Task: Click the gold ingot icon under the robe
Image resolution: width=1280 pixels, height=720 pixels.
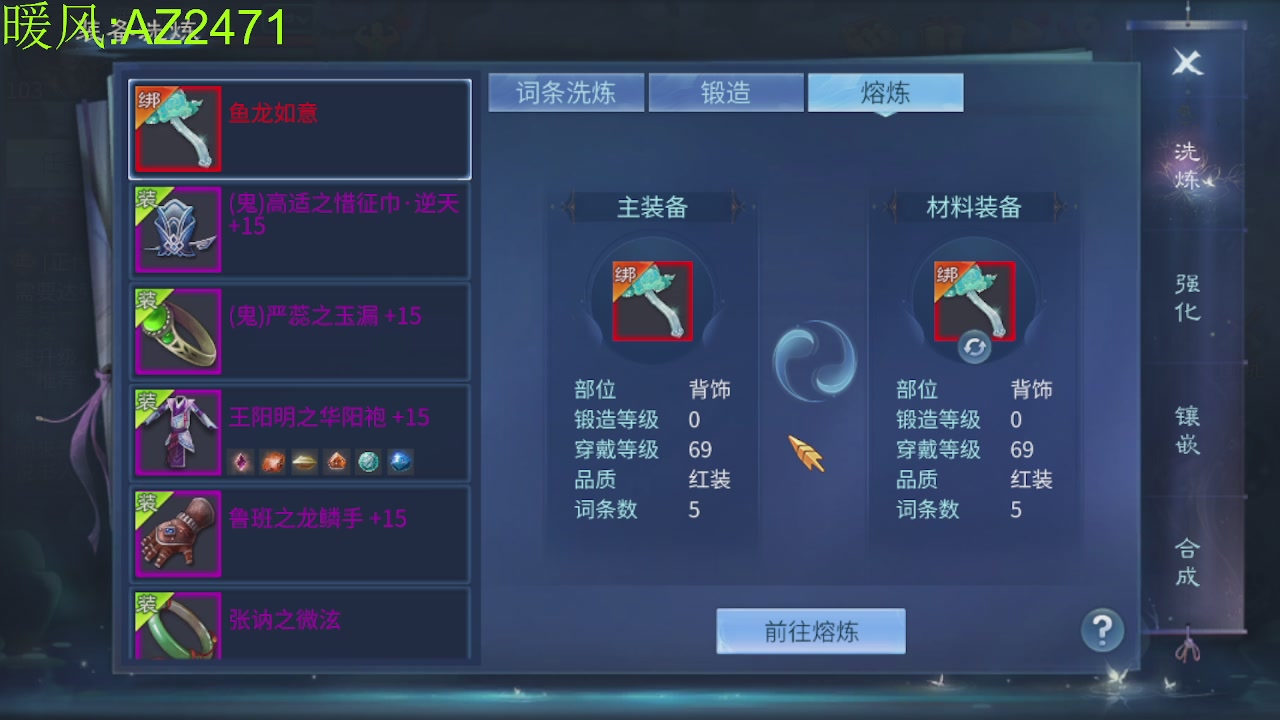Action: (305, 462)
